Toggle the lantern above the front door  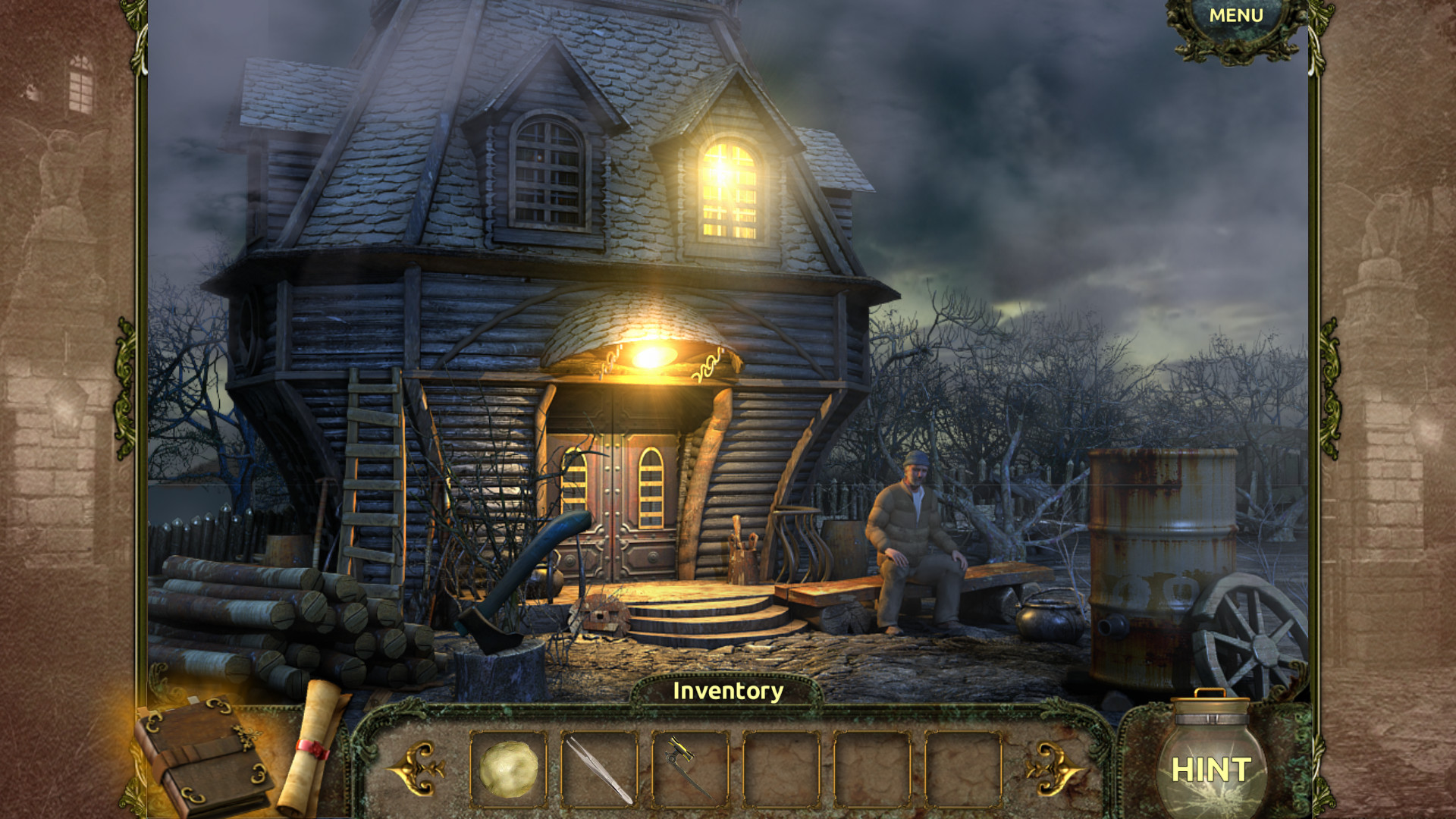(654, 356)
